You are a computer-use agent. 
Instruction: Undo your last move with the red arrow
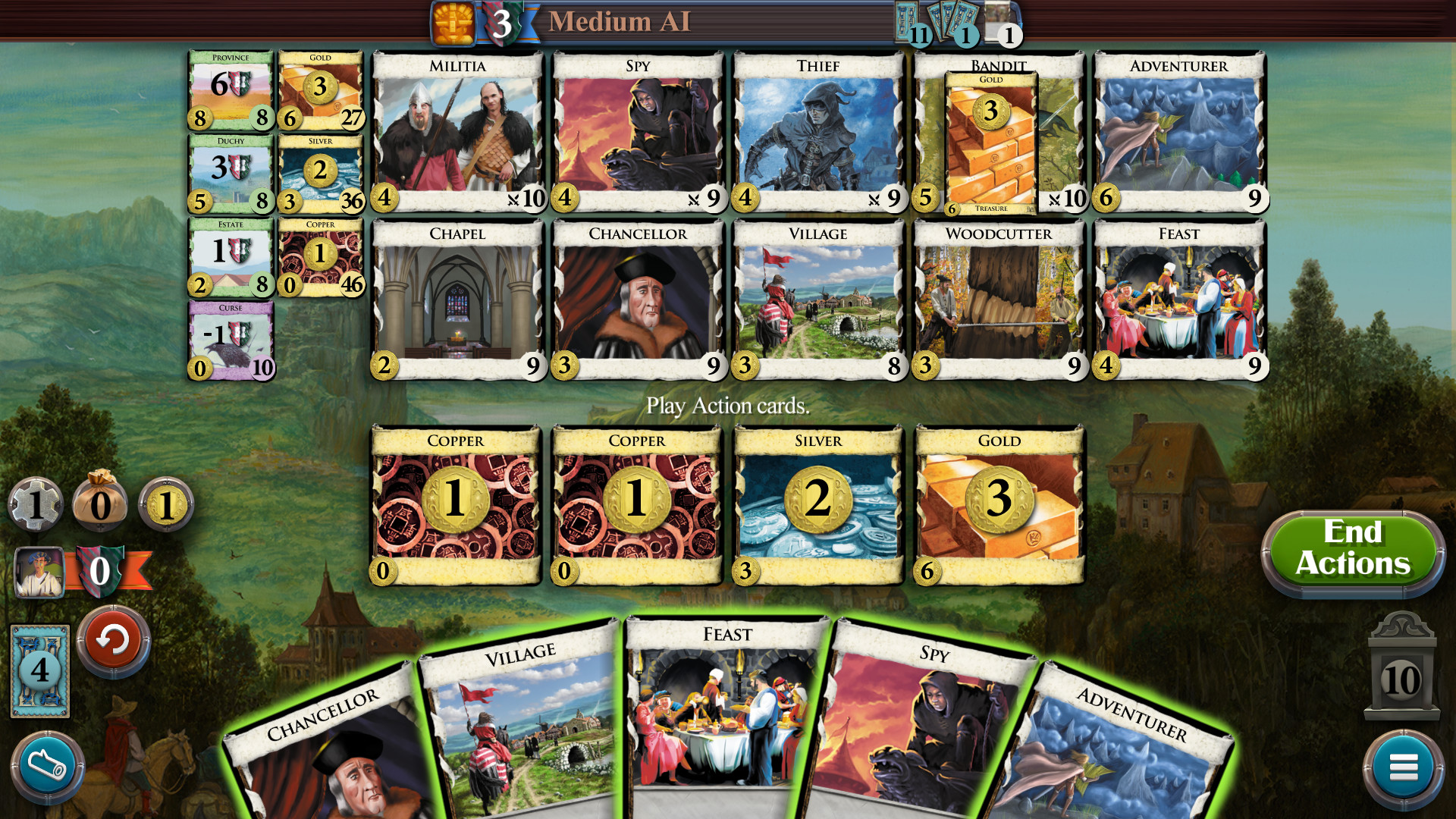(x=114, y=641)
